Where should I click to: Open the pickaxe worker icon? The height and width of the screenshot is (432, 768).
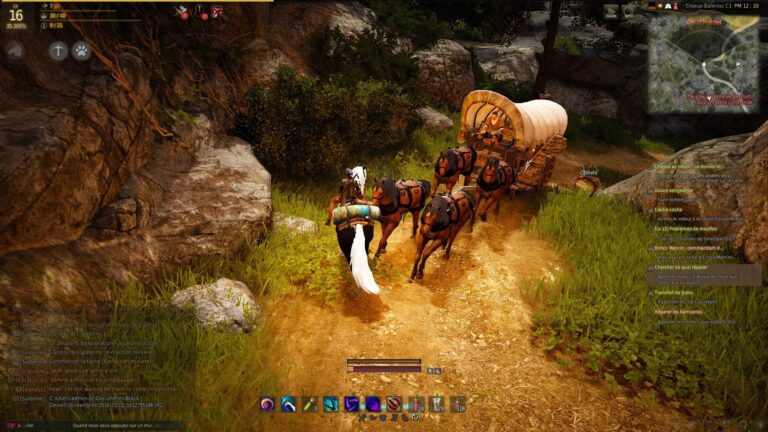[58, 50]
